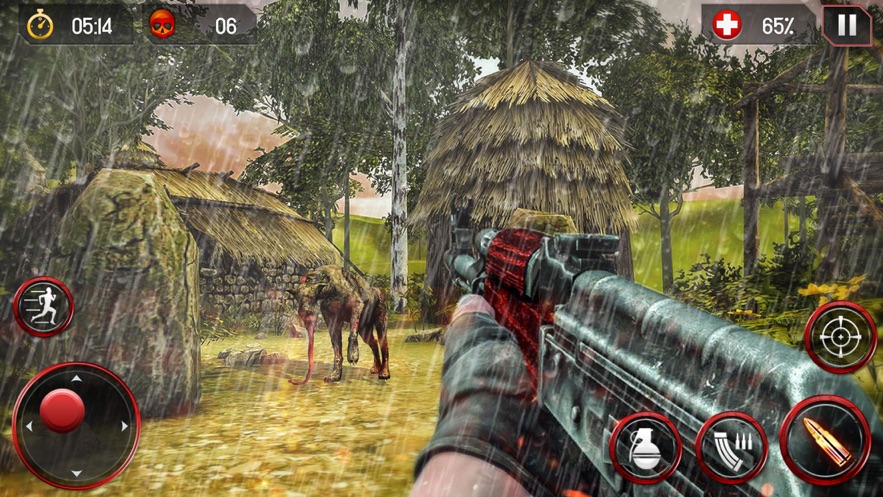Fire the weapon with the bullet button
The width and height of the screenshot is (883, 497).
pyautogui.click(x=823, y=440)
